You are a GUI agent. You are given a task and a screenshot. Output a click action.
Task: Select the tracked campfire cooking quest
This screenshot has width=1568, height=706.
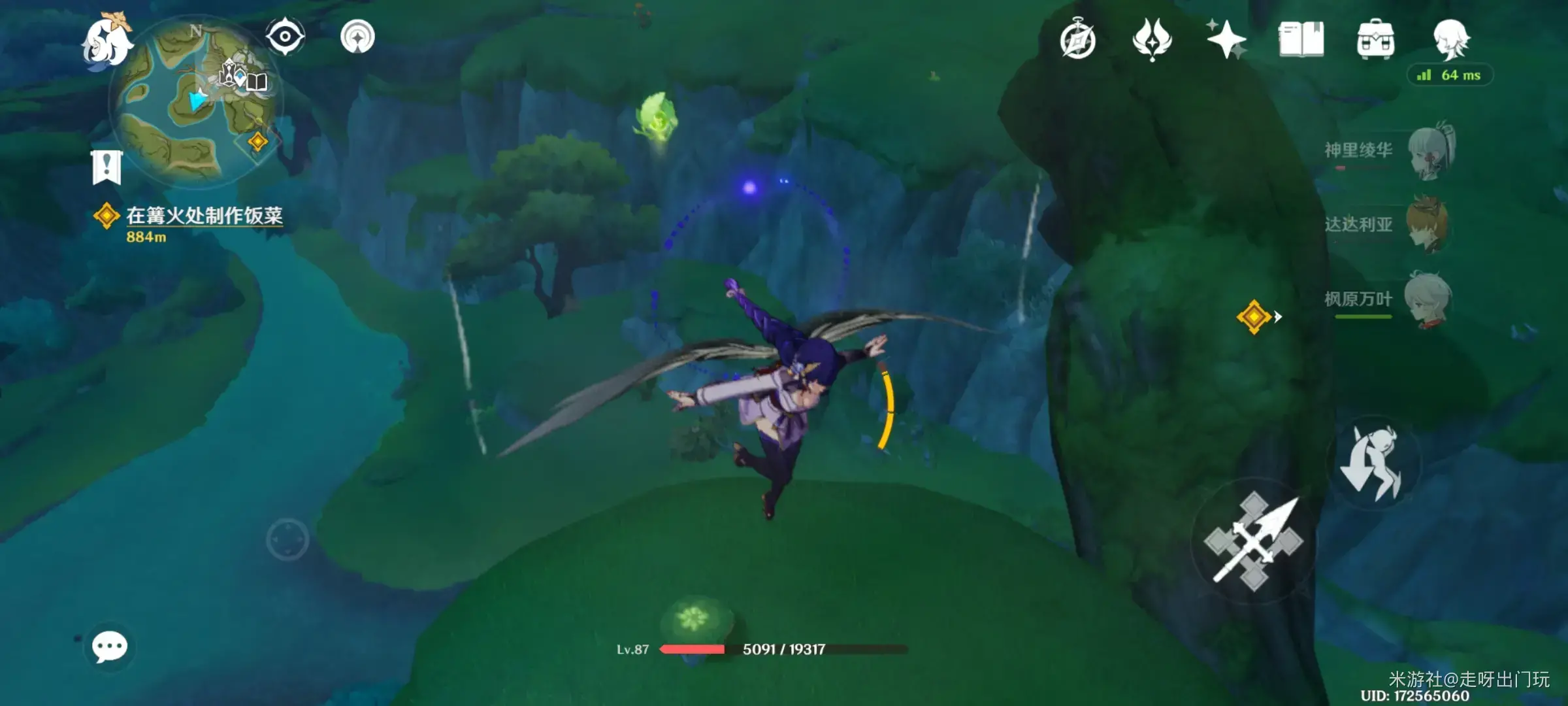tap(203, 216)
